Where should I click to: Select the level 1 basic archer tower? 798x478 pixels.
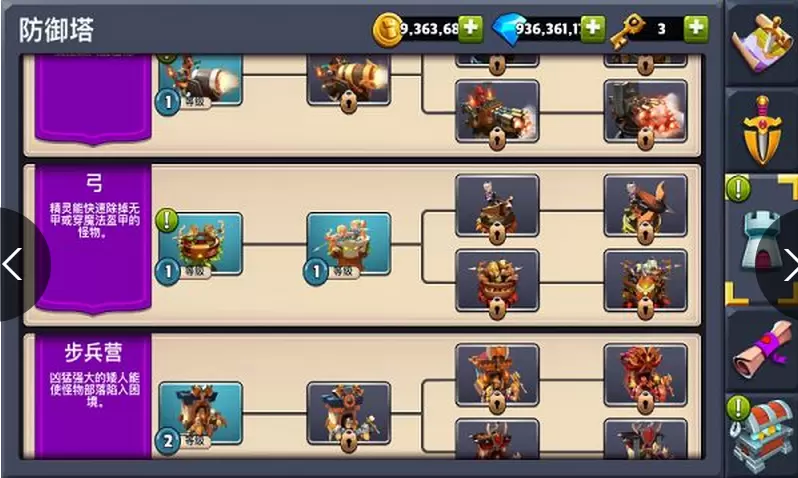pos(200,243)
